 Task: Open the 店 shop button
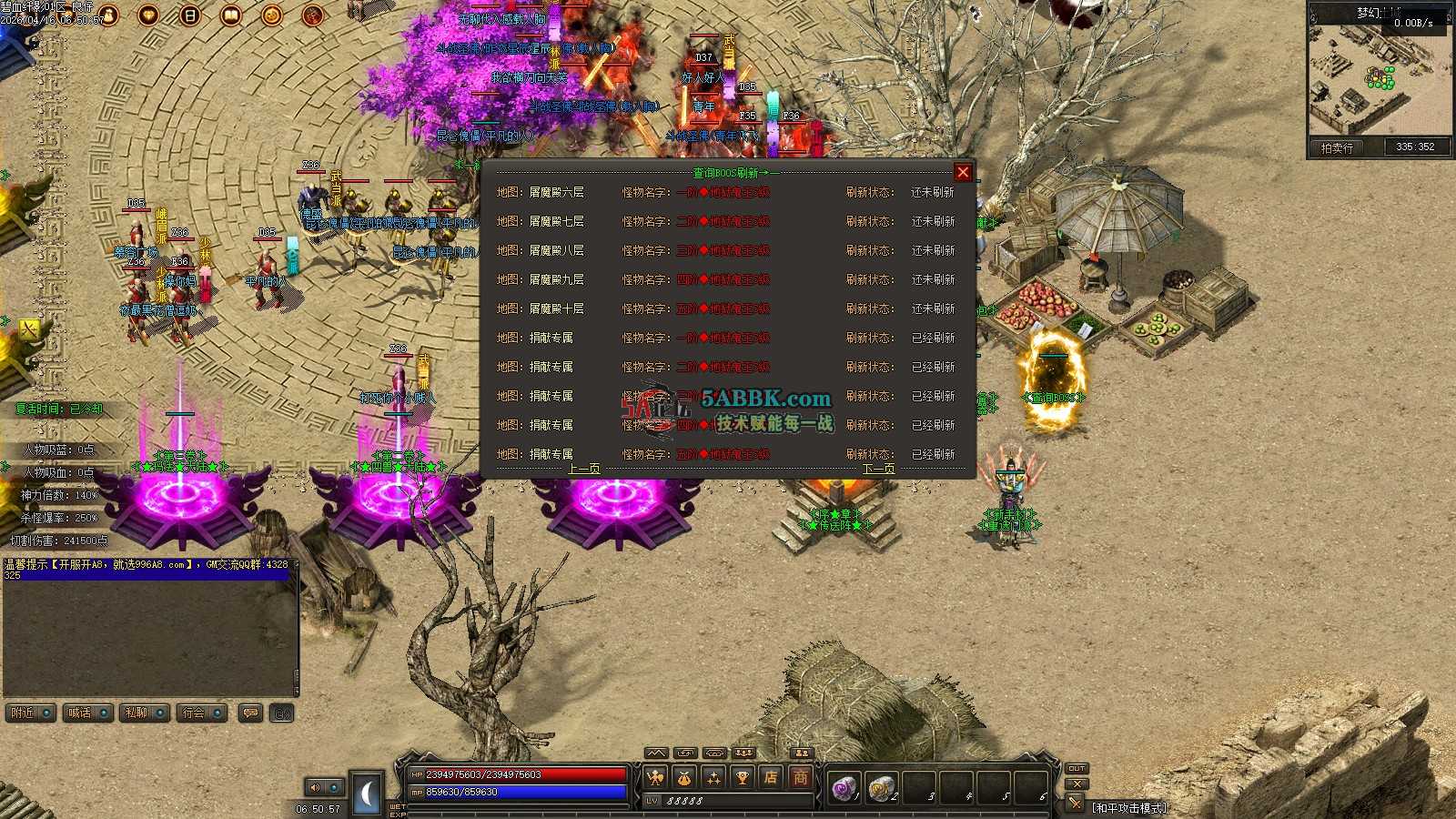pos(771,777)
